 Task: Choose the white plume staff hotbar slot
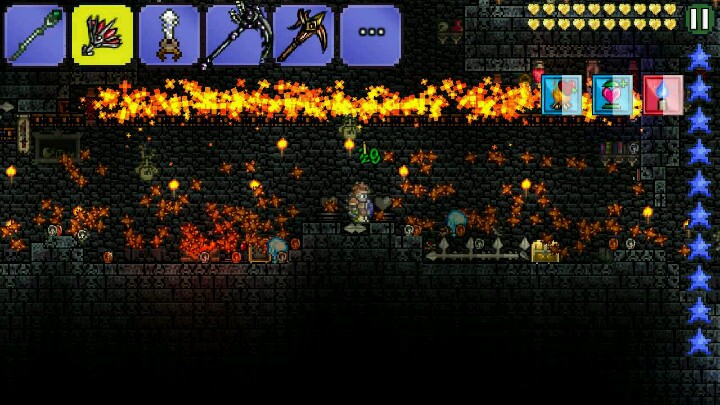(x=169, y=35)
